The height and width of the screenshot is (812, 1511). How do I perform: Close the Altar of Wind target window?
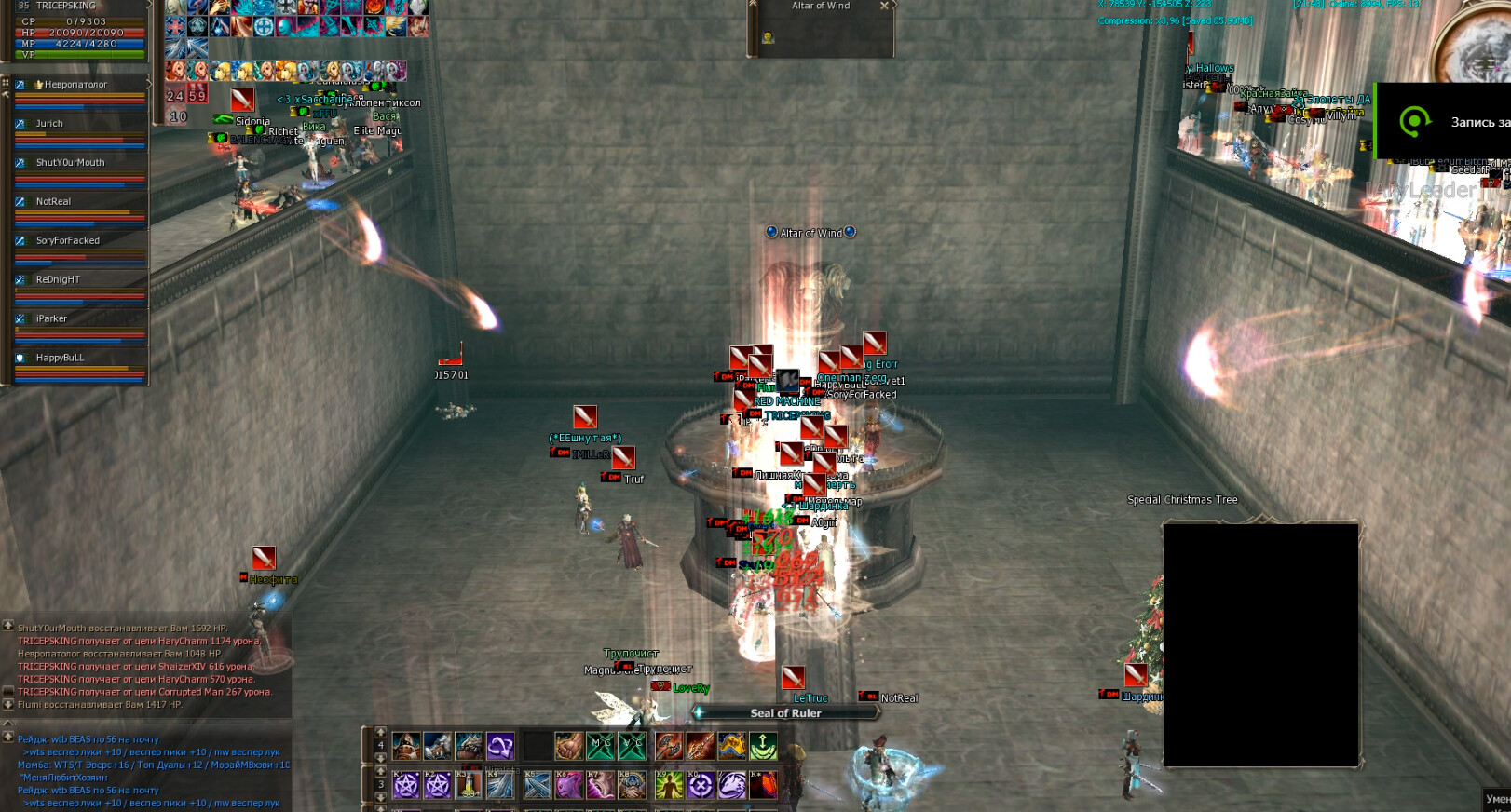tap(884, 6)
